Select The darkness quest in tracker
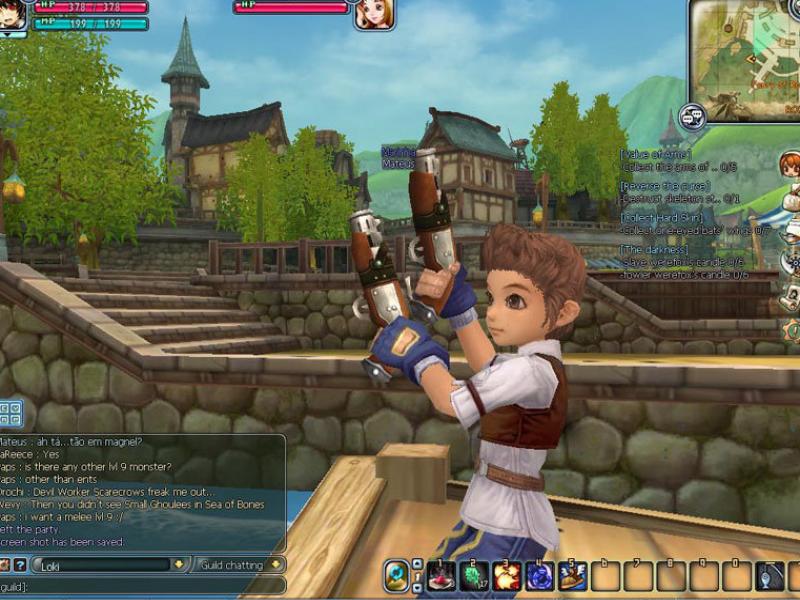800x600 pixels. [x=655, y=249]
